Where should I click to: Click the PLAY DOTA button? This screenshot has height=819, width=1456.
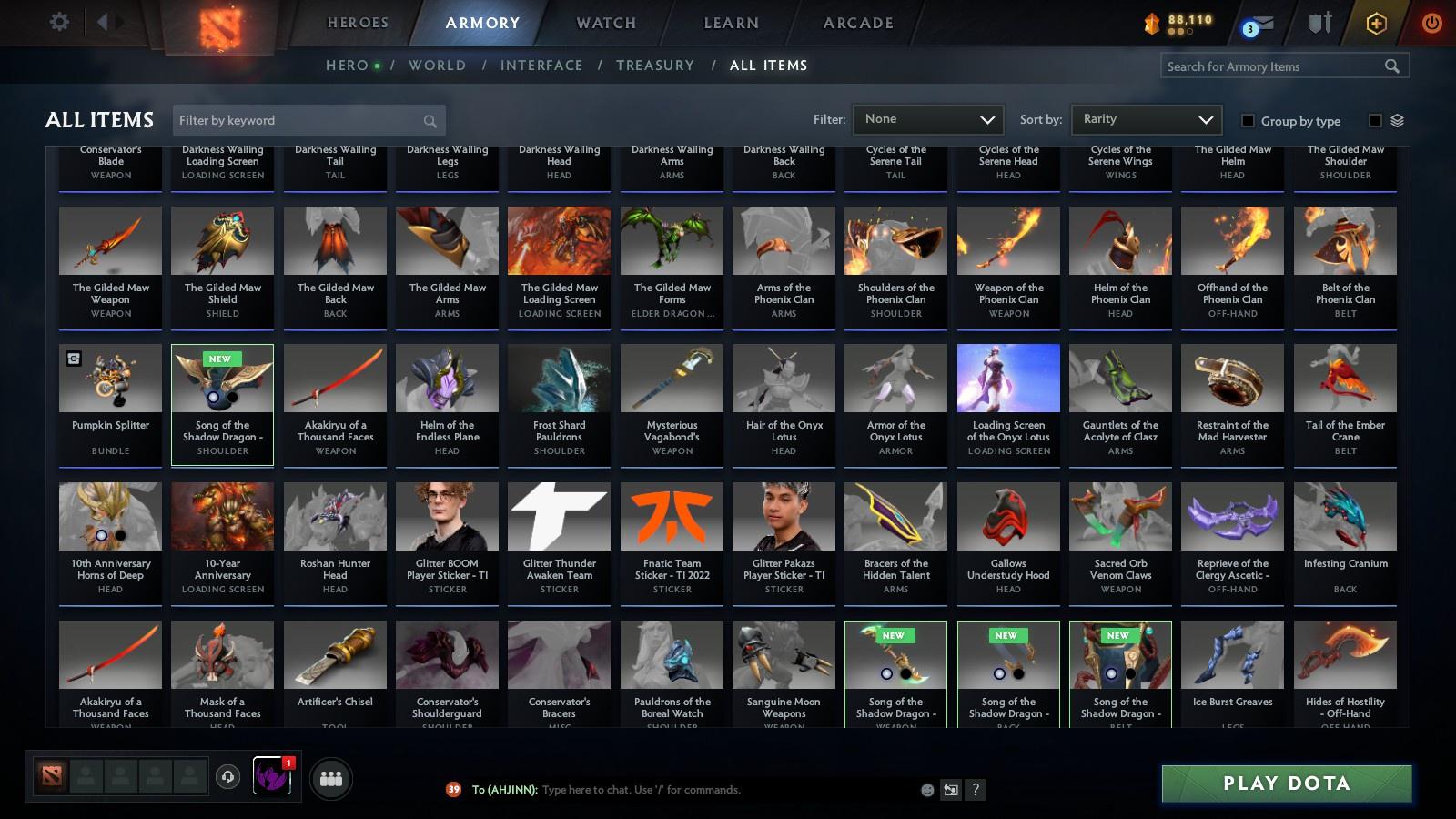point(1286,783)
